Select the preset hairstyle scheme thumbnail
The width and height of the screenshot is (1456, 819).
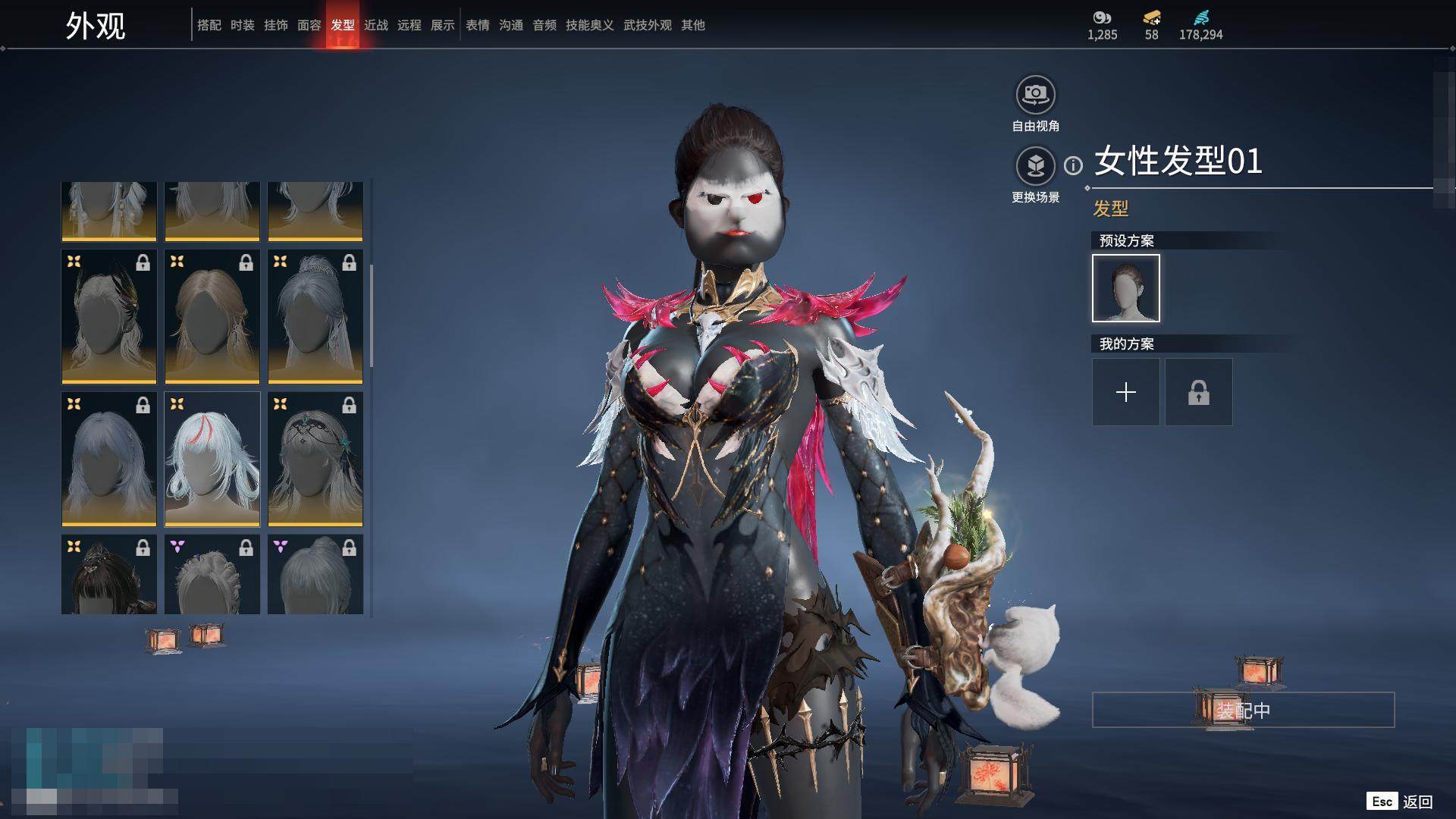pos(1126,288)
